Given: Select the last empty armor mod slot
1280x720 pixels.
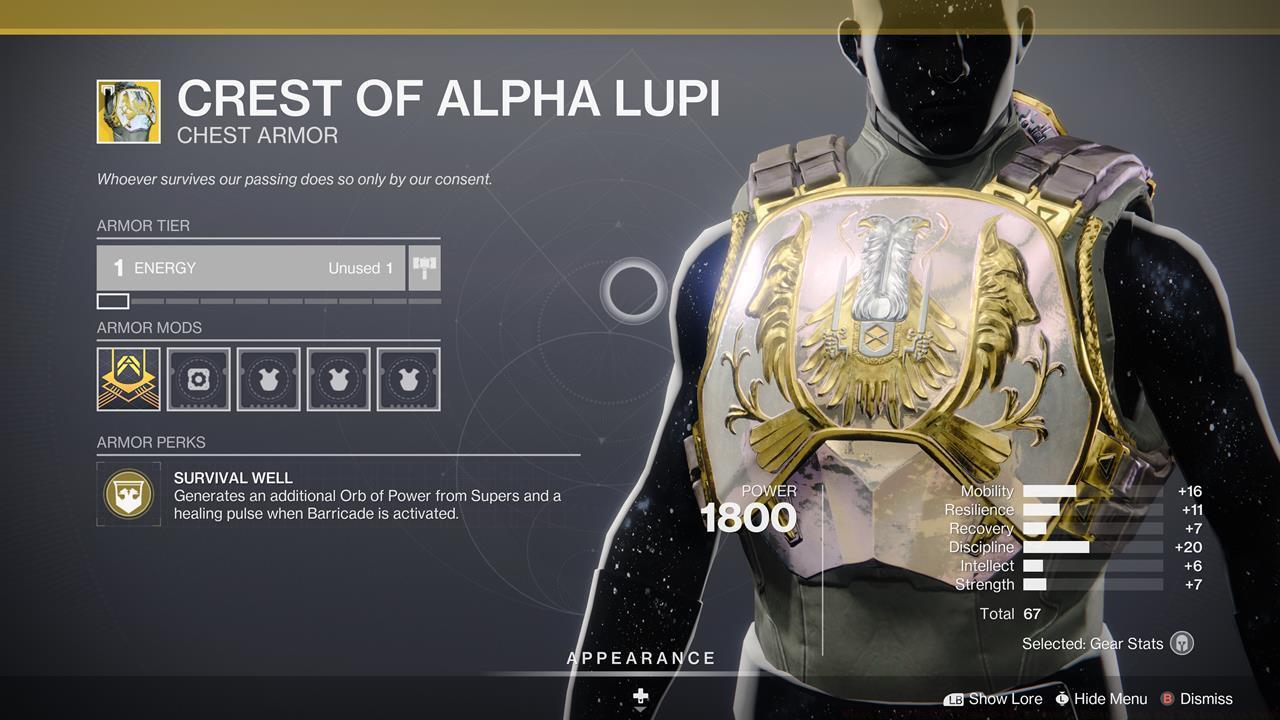Looking at the screenshot, I should (408, 379).
